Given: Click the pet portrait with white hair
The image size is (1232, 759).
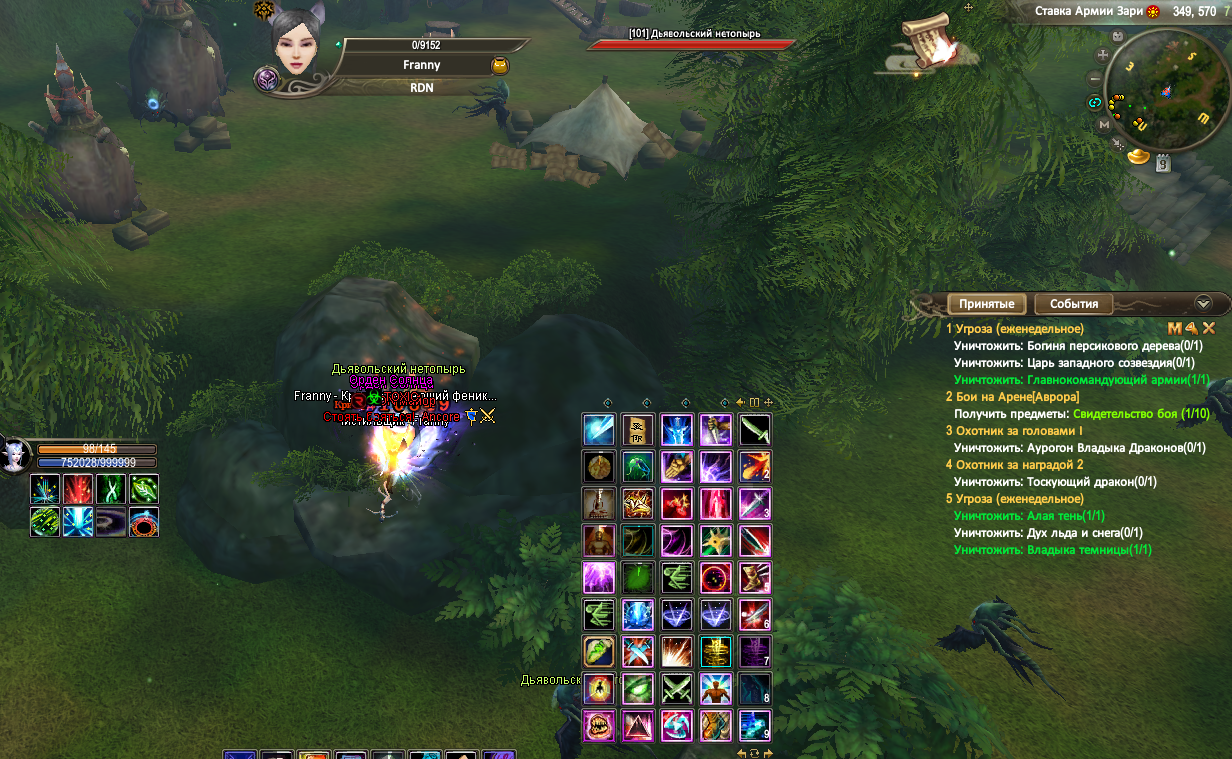Looking at the screenshot, I should tap(15, 456).
